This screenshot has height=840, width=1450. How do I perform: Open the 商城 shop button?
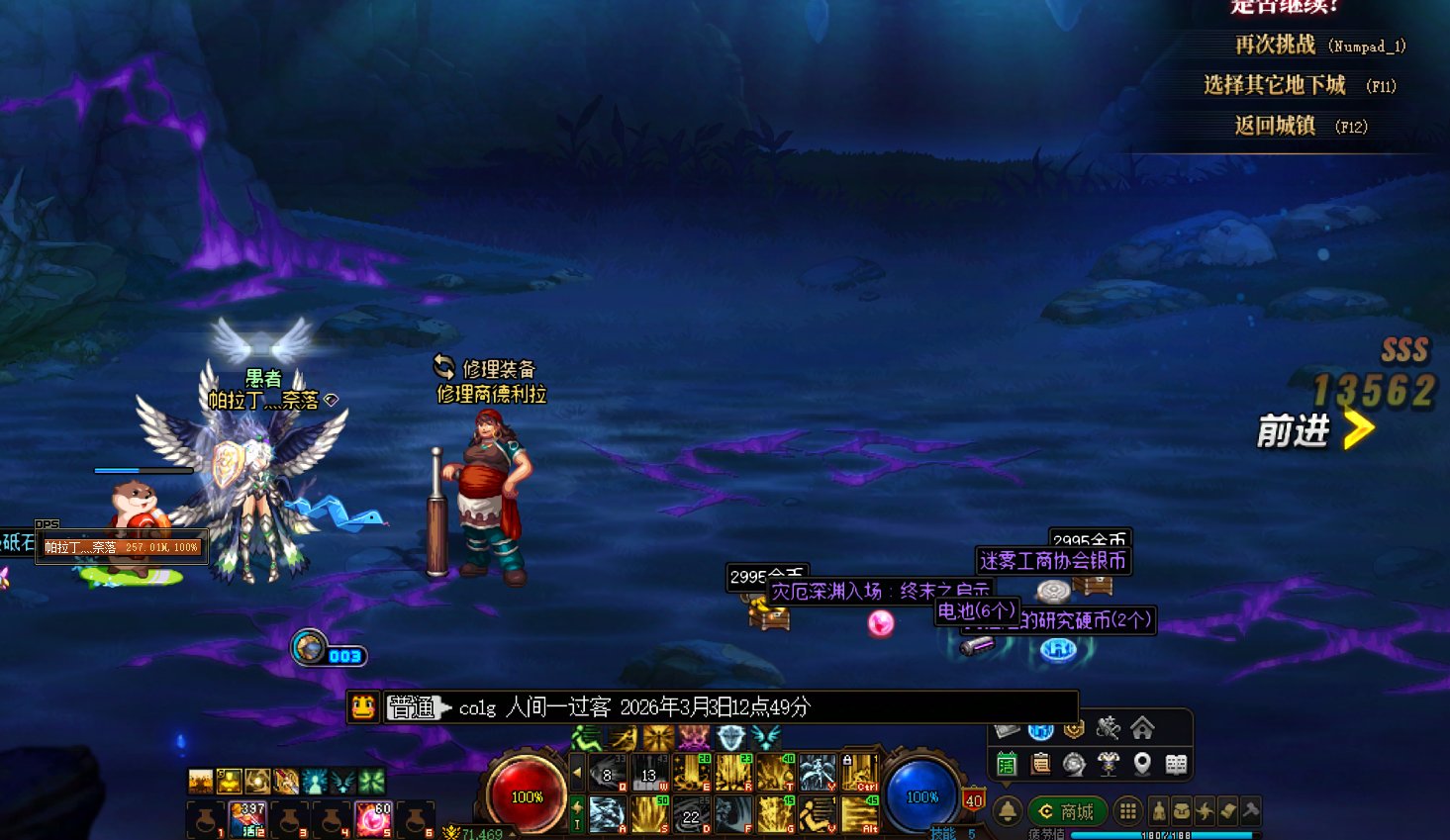click(1067, 812)
